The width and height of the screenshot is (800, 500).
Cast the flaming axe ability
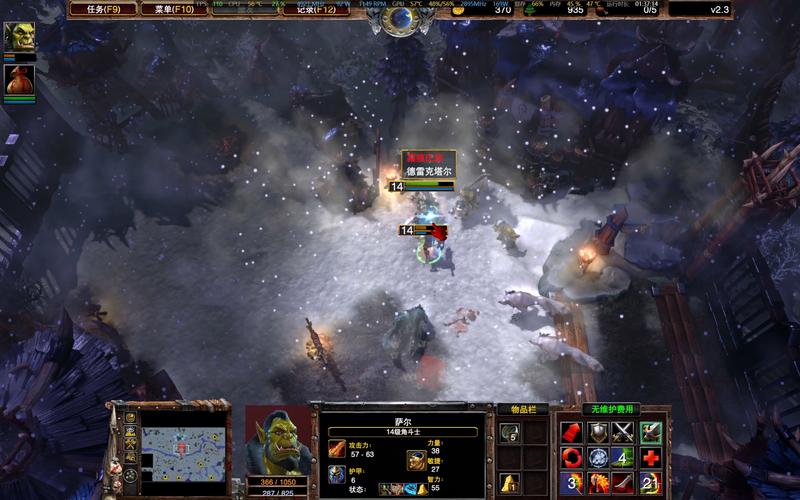click(598, 484)
